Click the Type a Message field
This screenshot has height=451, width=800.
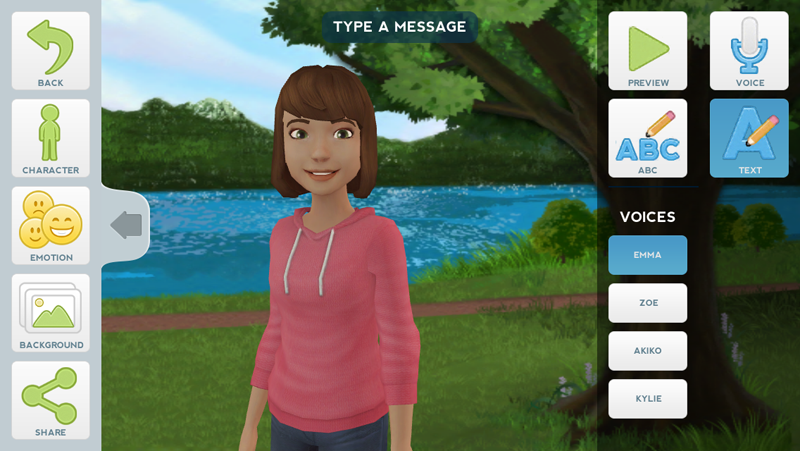(400, 27)
